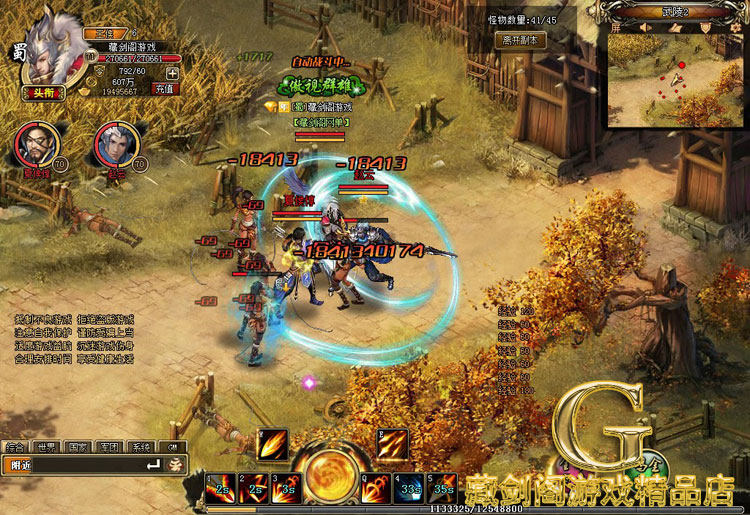Screen dimensions: 750x515
Task: Switch to the 军团 chat tab
Action: pos(110,448)
